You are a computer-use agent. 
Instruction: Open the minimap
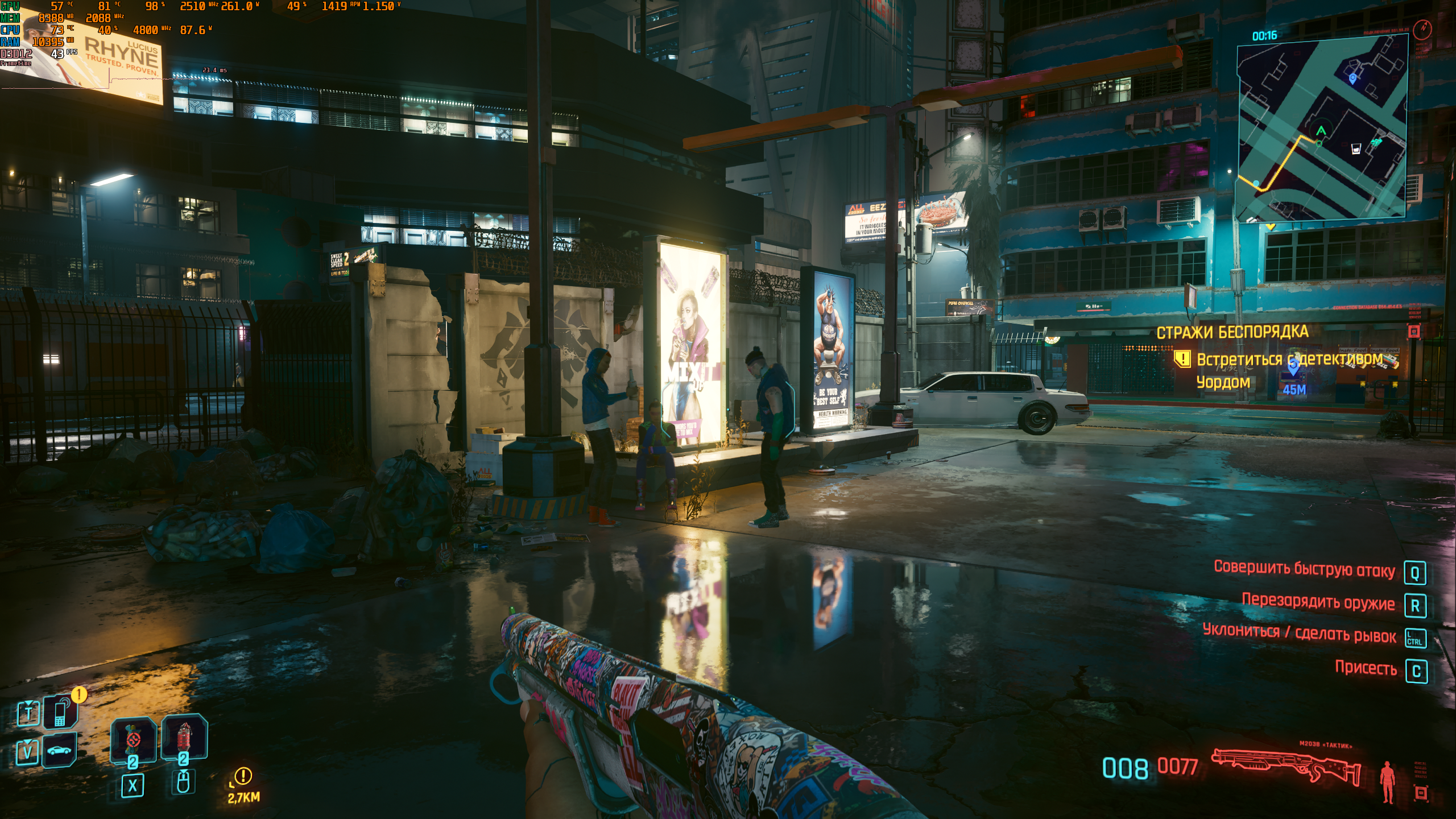click(1322, 128)
